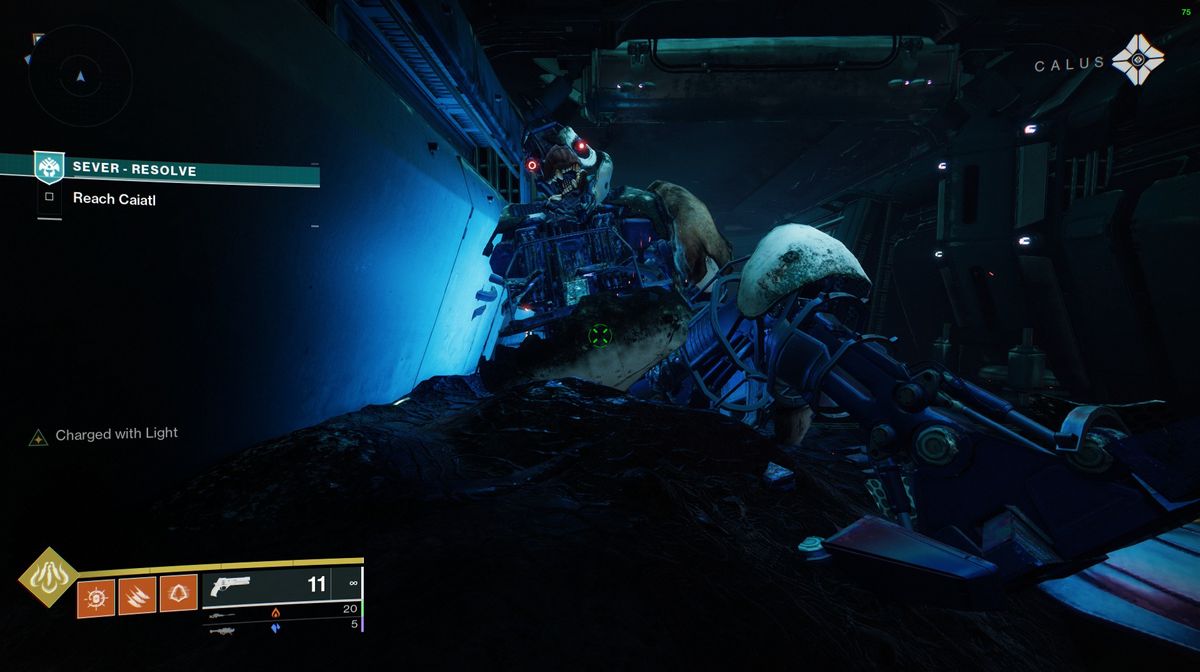Use the claw-slash melee ability icon

tap(137, 598)
